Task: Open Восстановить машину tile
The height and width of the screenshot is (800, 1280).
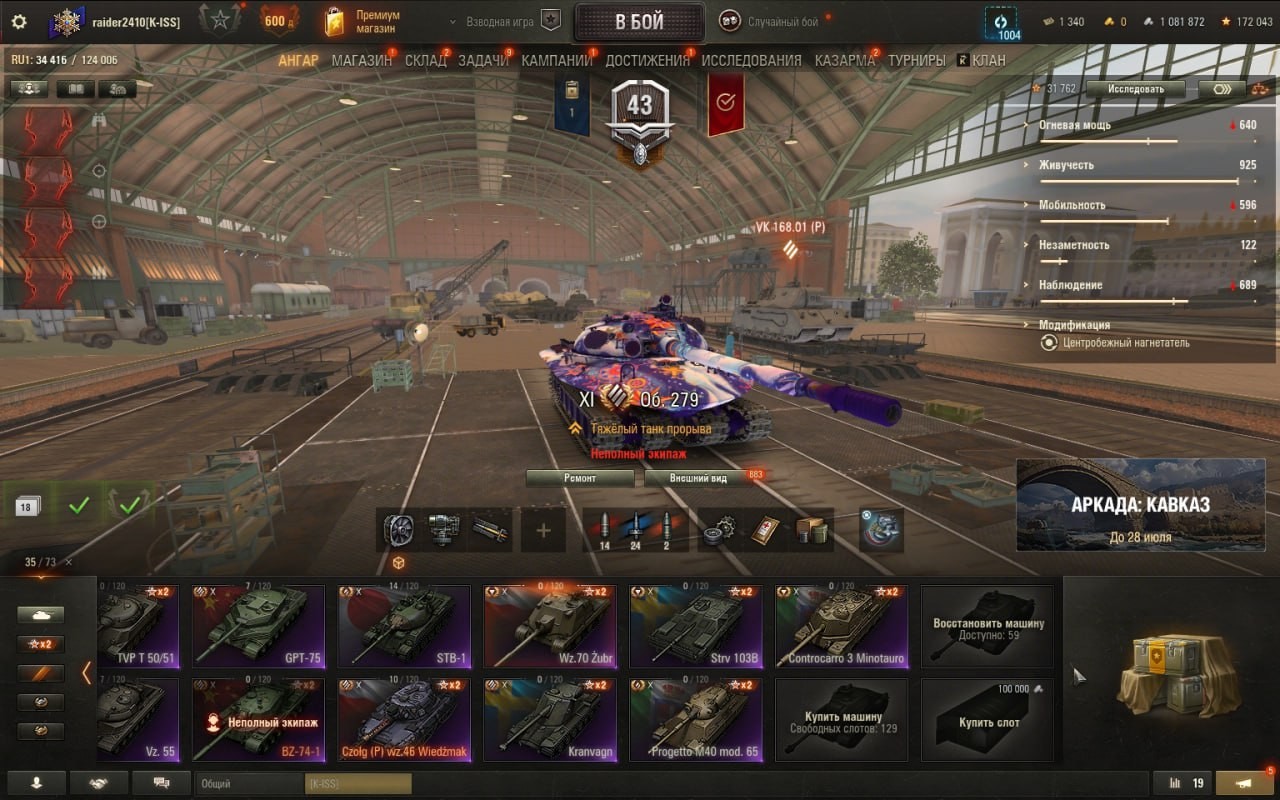Action: (x=987, y=627)
